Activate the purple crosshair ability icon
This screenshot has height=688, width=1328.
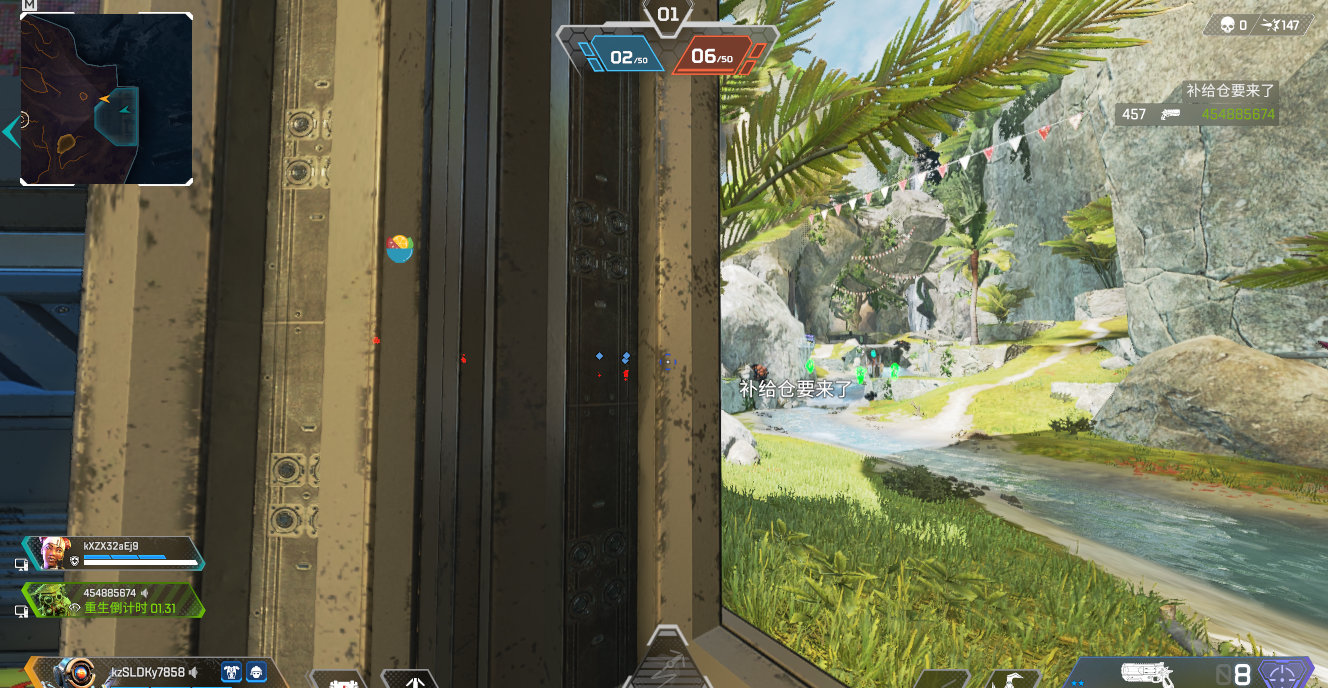1284,673
